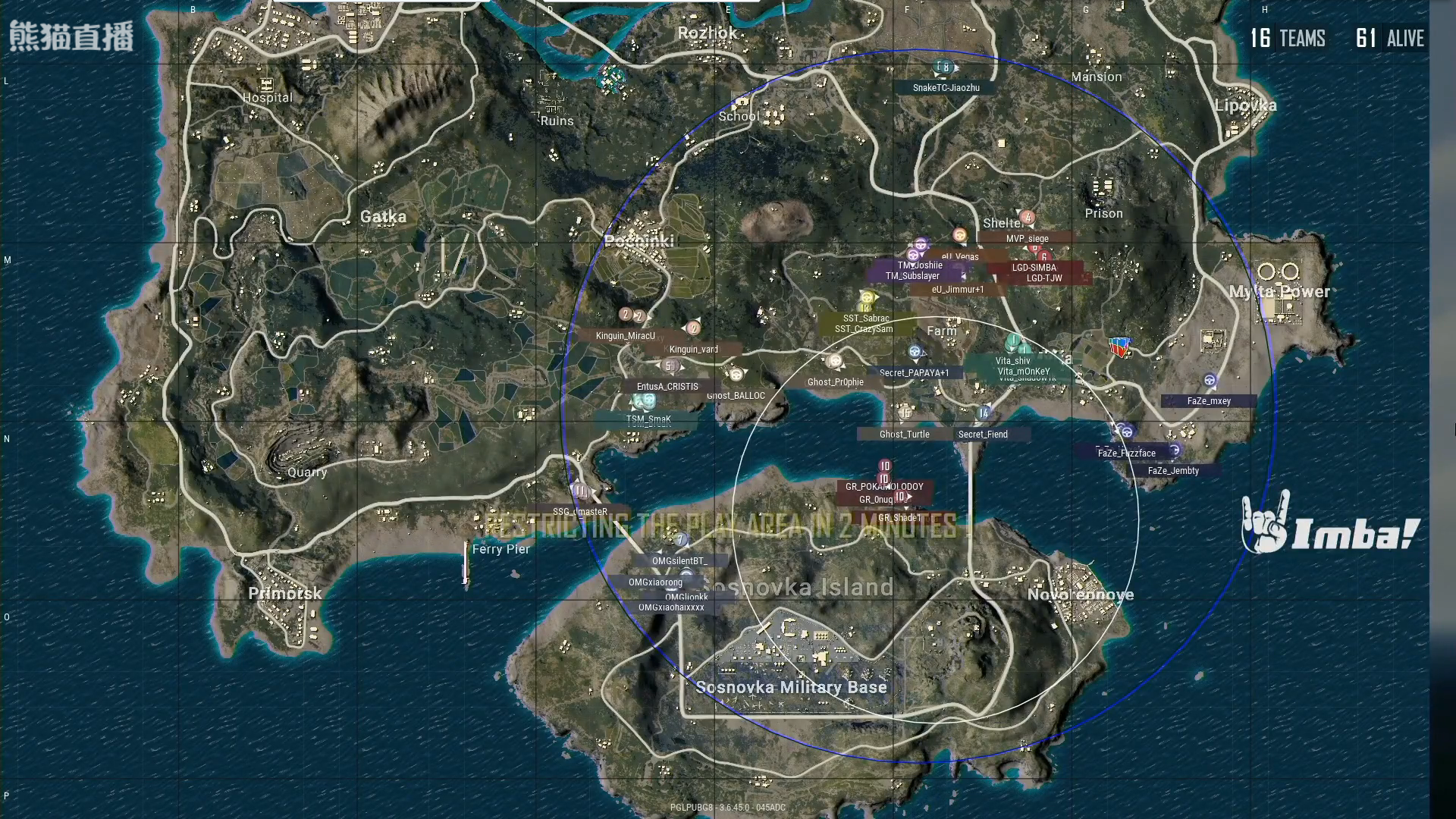Image resolution: width=1456 pixels, height=819 pixels.
Task: Choose the FaZe_mxey name tag
Action: [1209, 401]
